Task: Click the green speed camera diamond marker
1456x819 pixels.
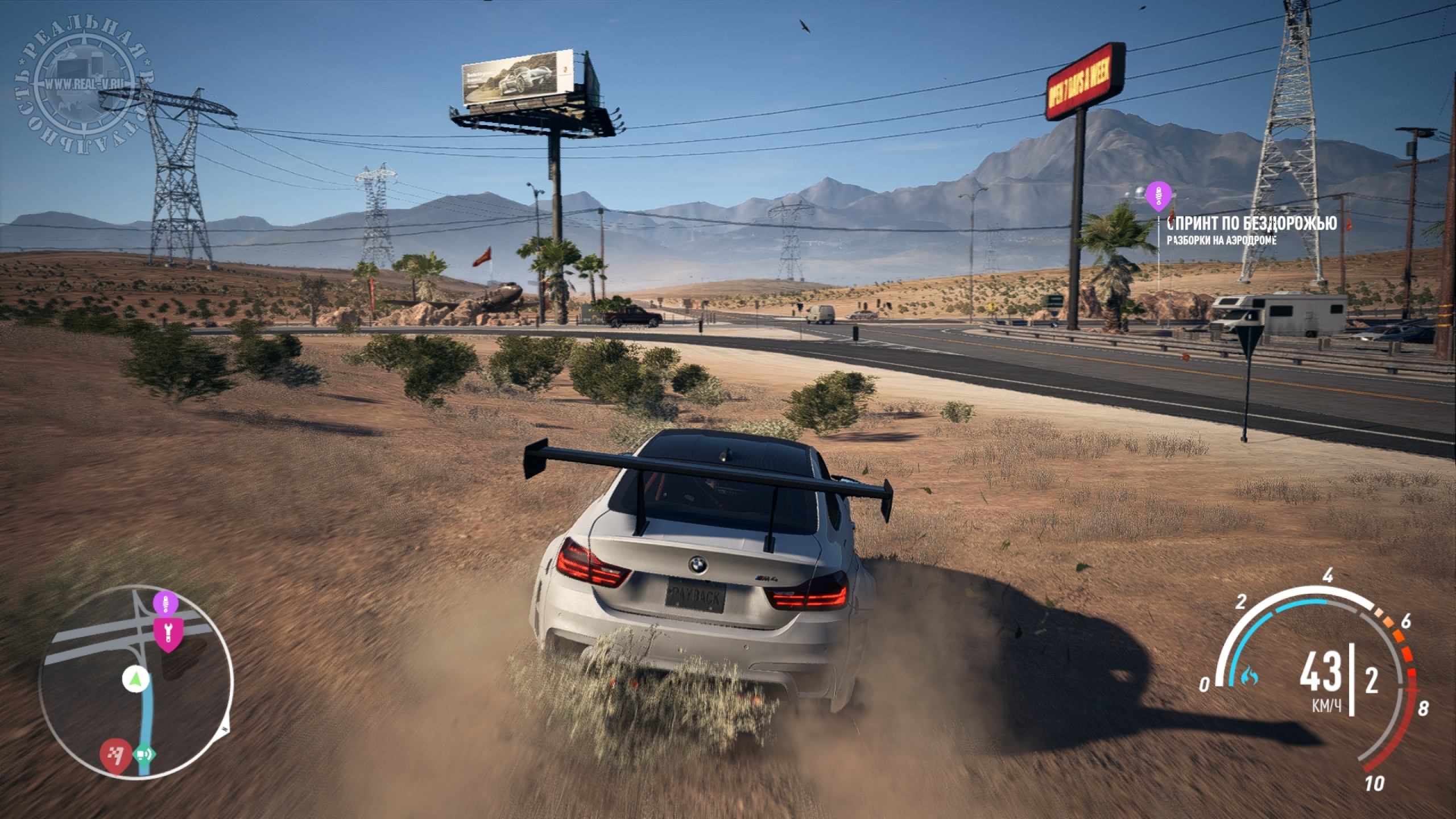Action: (x=143, y=755)
